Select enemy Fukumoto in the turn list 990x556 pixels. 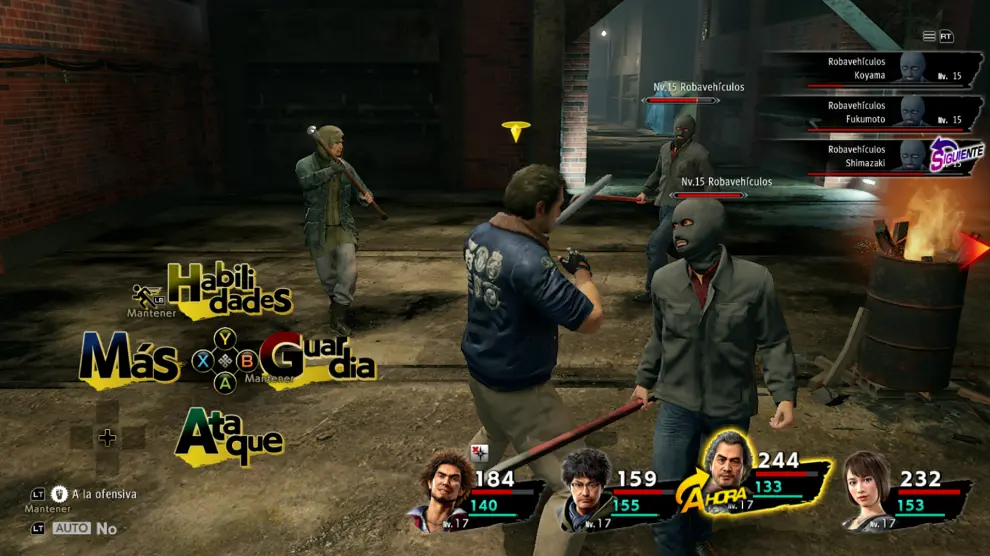[x=892, y=112]
